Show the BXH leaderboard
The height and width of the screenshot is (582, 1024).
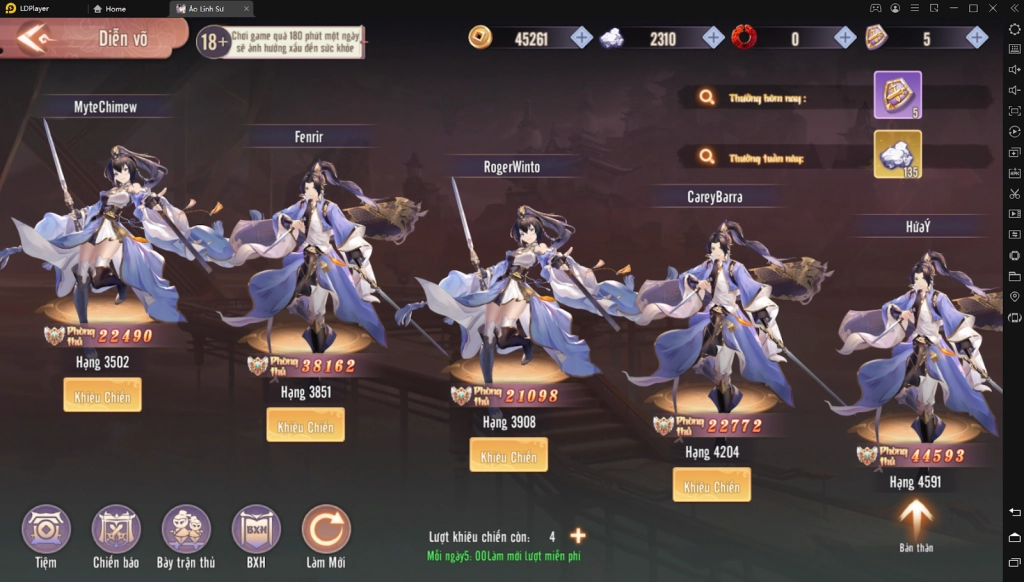pos(256,530)
